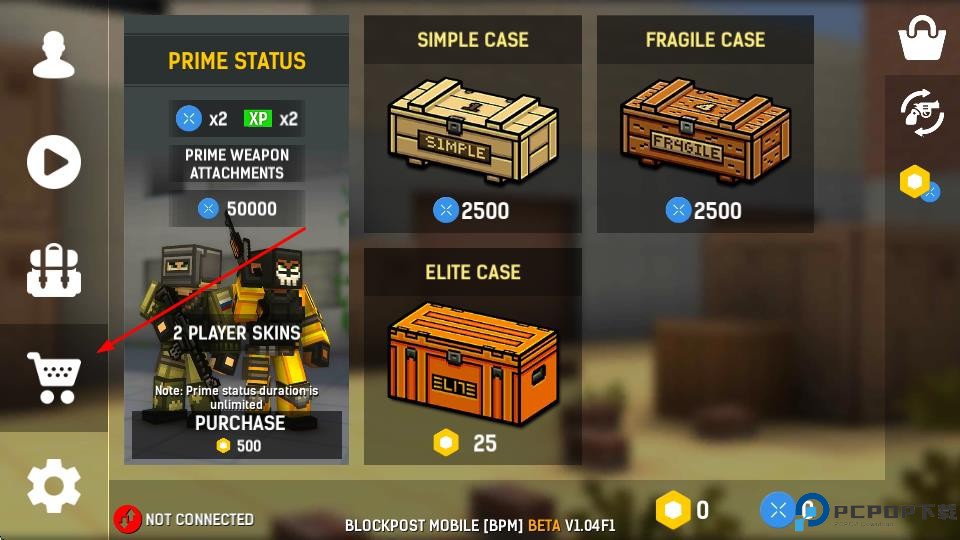The height and width of the screenshot is (540, 960).
Task: Switch to the weapon exchange category
Action: point(922,111)
